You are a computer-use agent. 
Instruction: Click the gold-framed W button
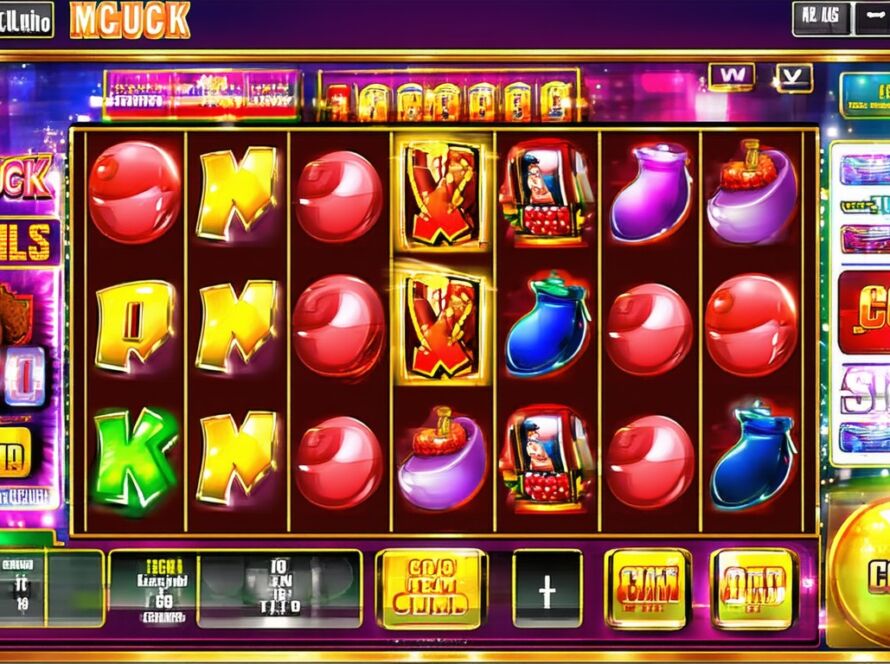(731, 76)
